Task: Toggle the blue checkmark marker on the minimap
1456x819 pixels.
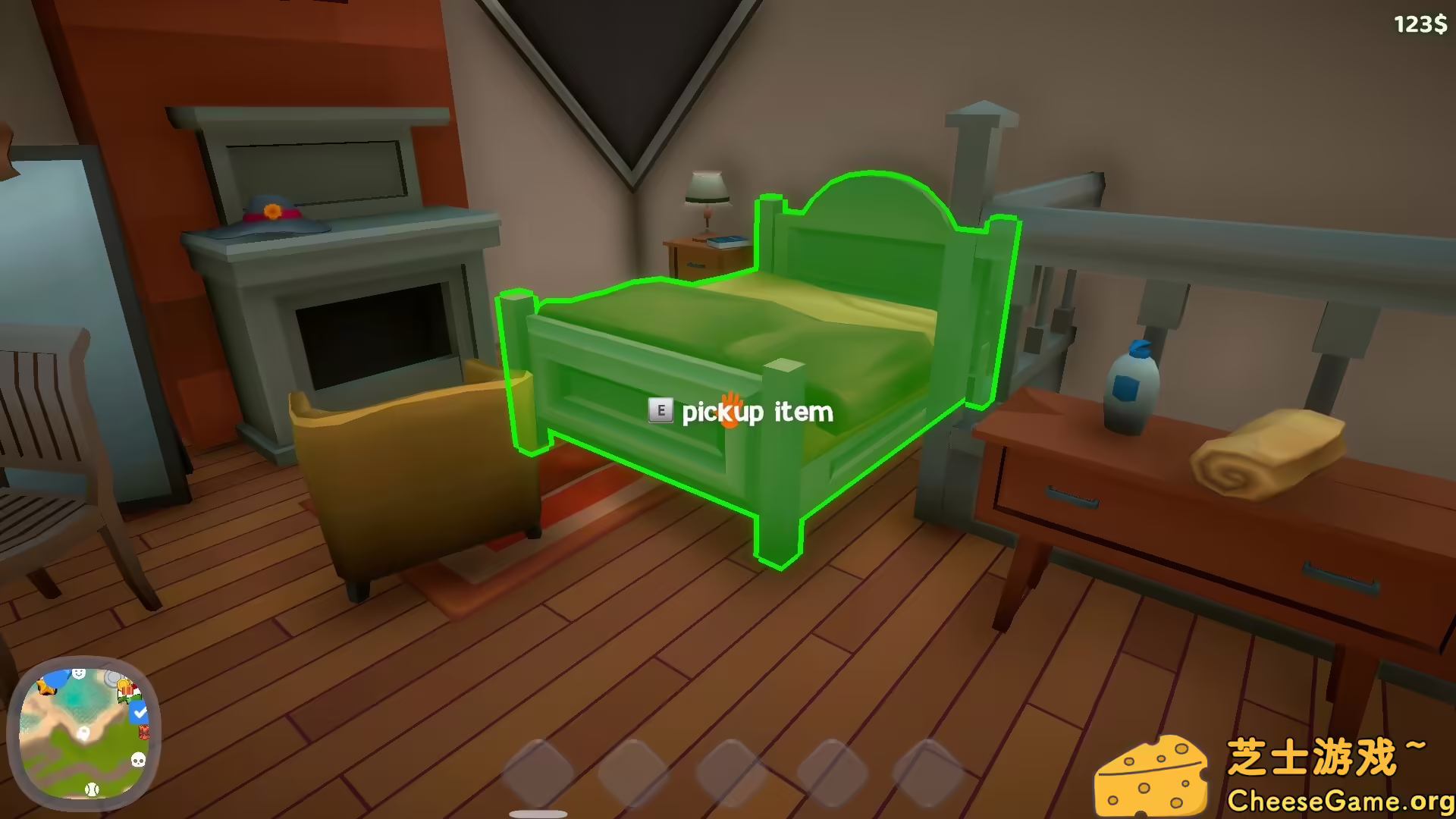Action: point(139,712)
